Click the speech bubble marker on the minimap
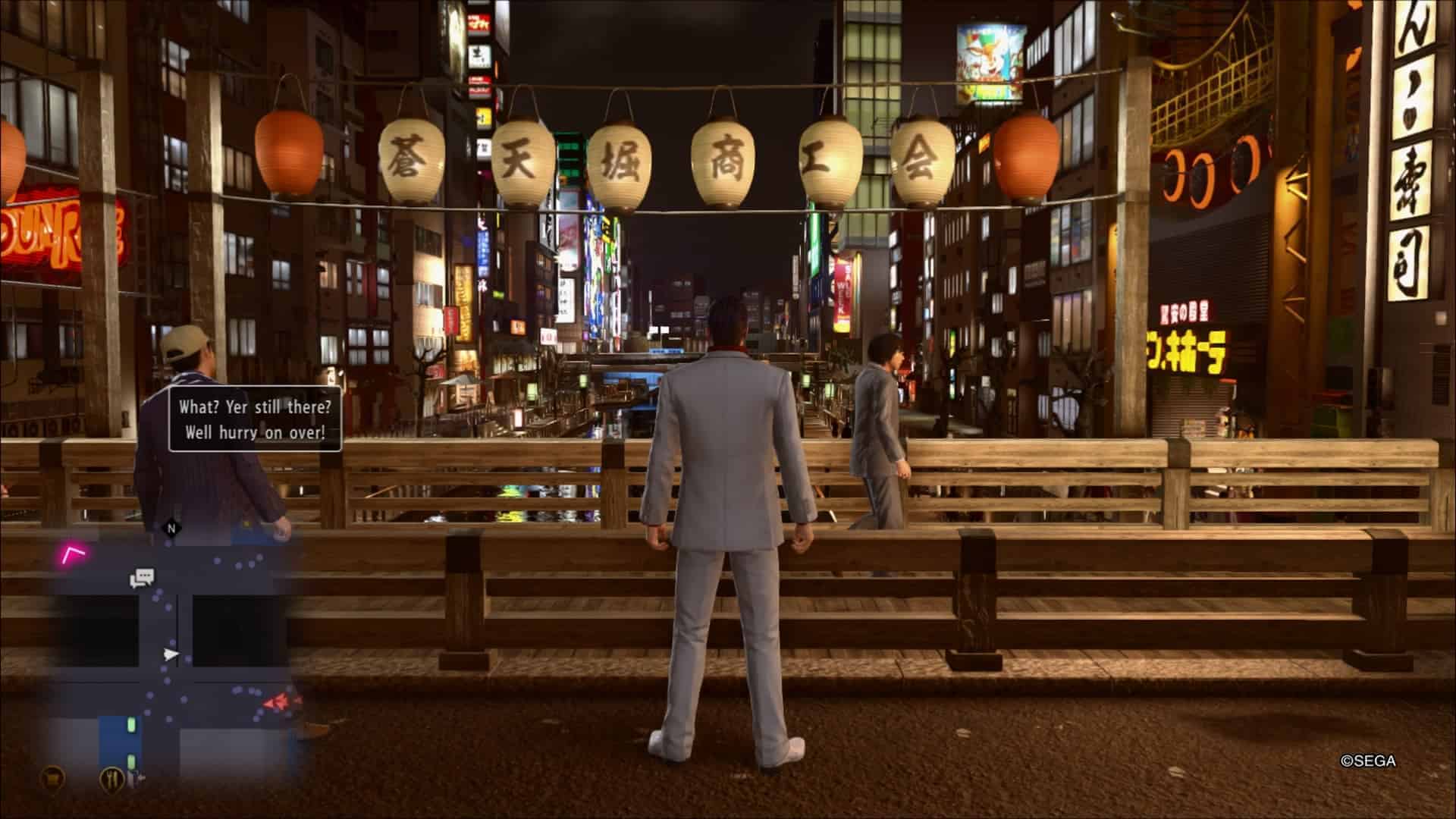The height and width of the screenshot is (819, 1456). (142, 579)
